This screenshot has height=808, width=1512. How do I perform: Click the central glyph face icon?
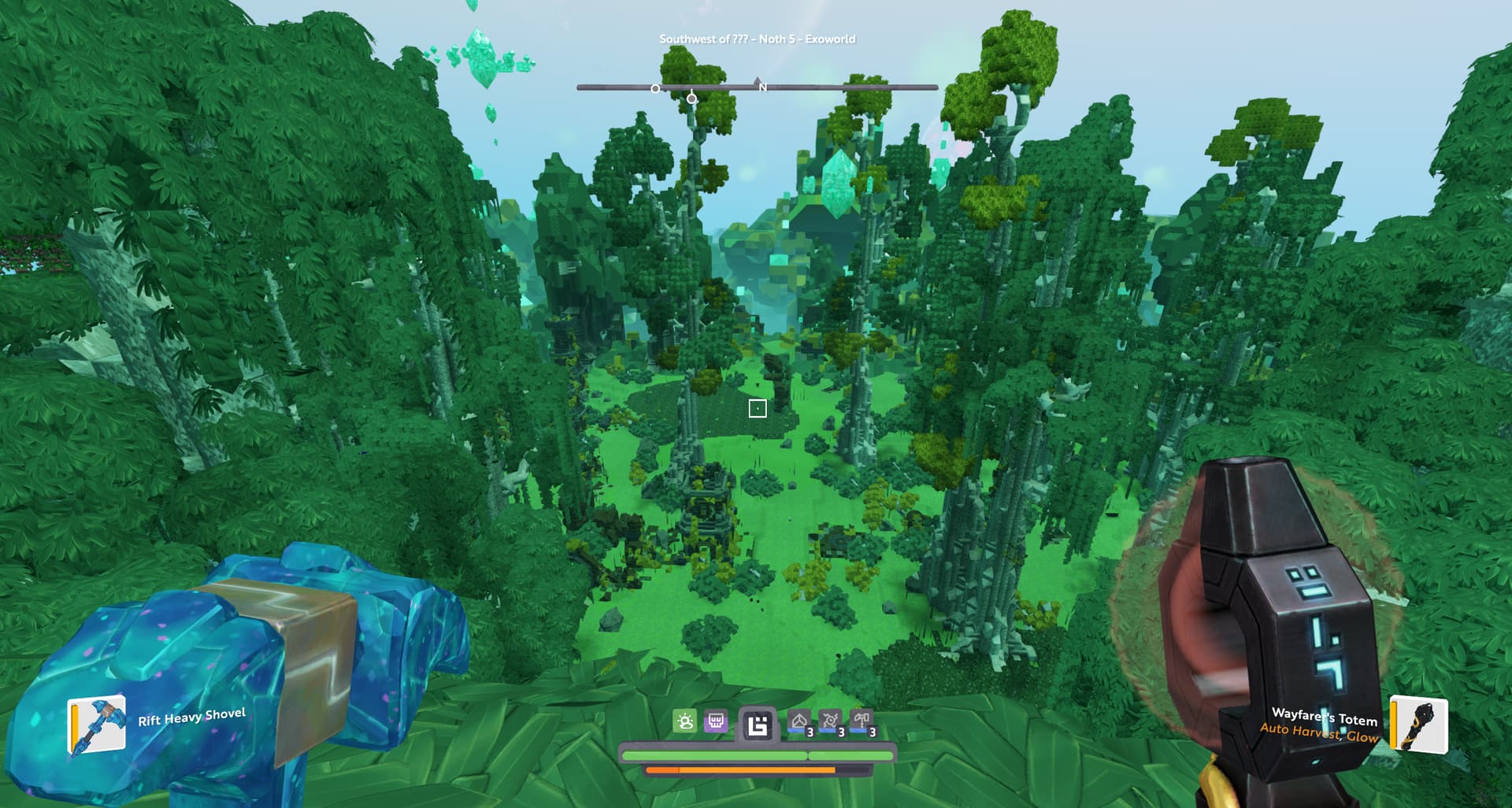coord(758,725)
